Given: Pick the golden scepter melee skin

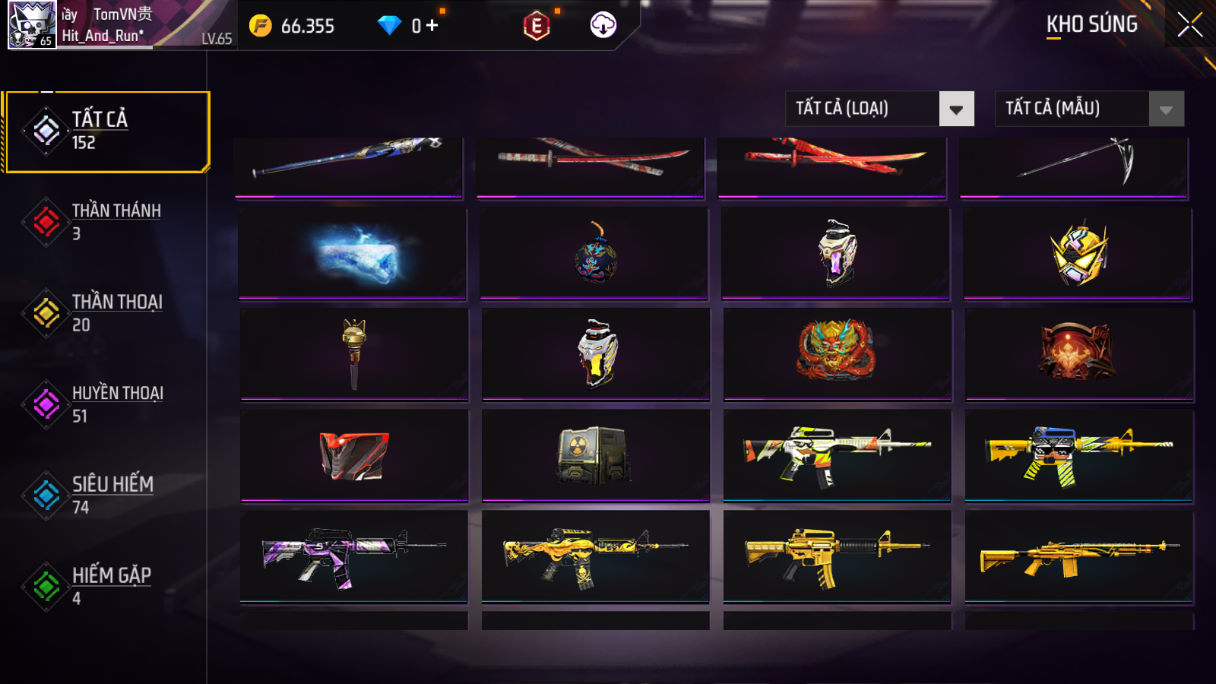Looking at the screenshot, I should pos(353,353).
